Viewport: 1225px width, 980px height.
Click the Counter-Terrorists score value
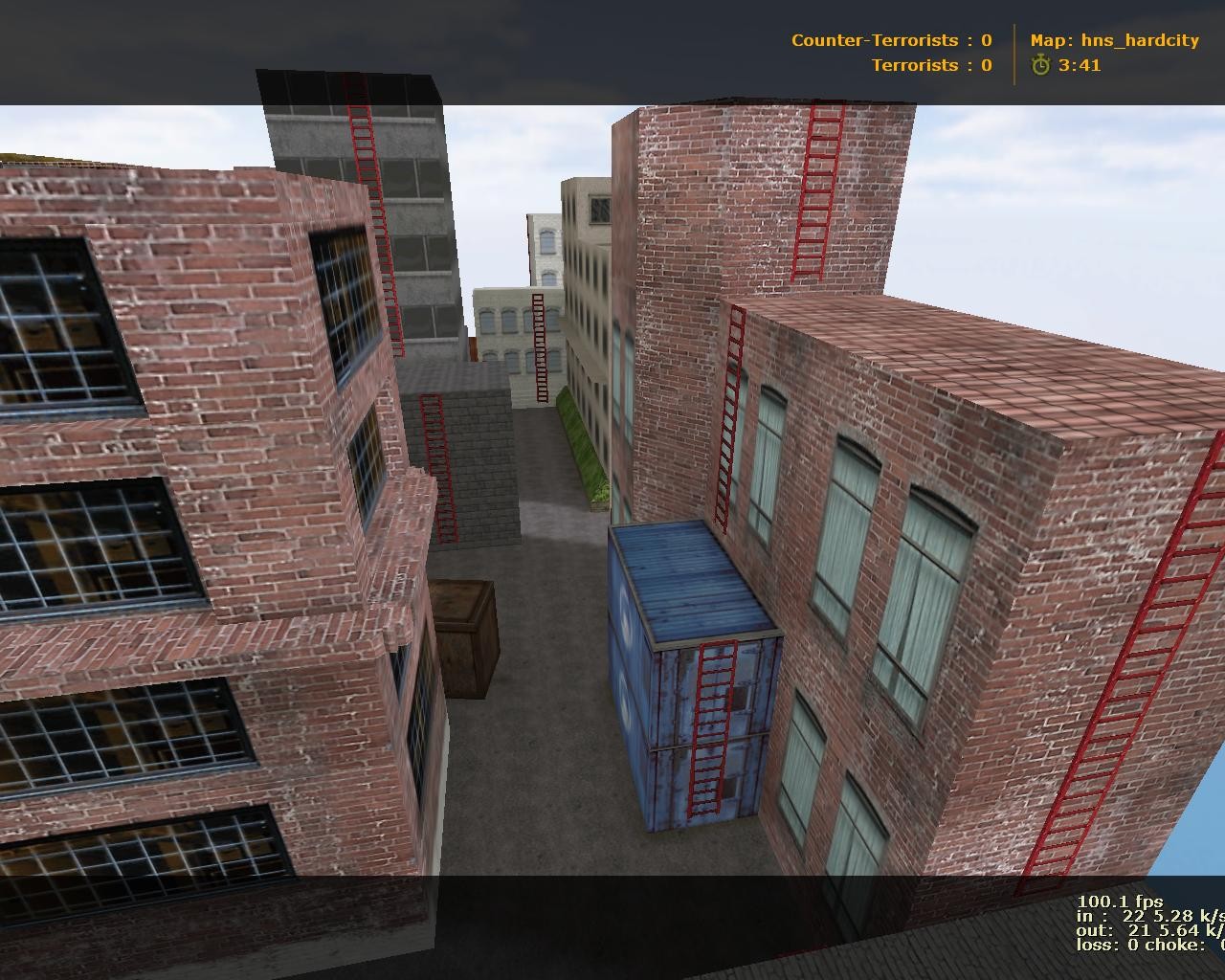986,40
